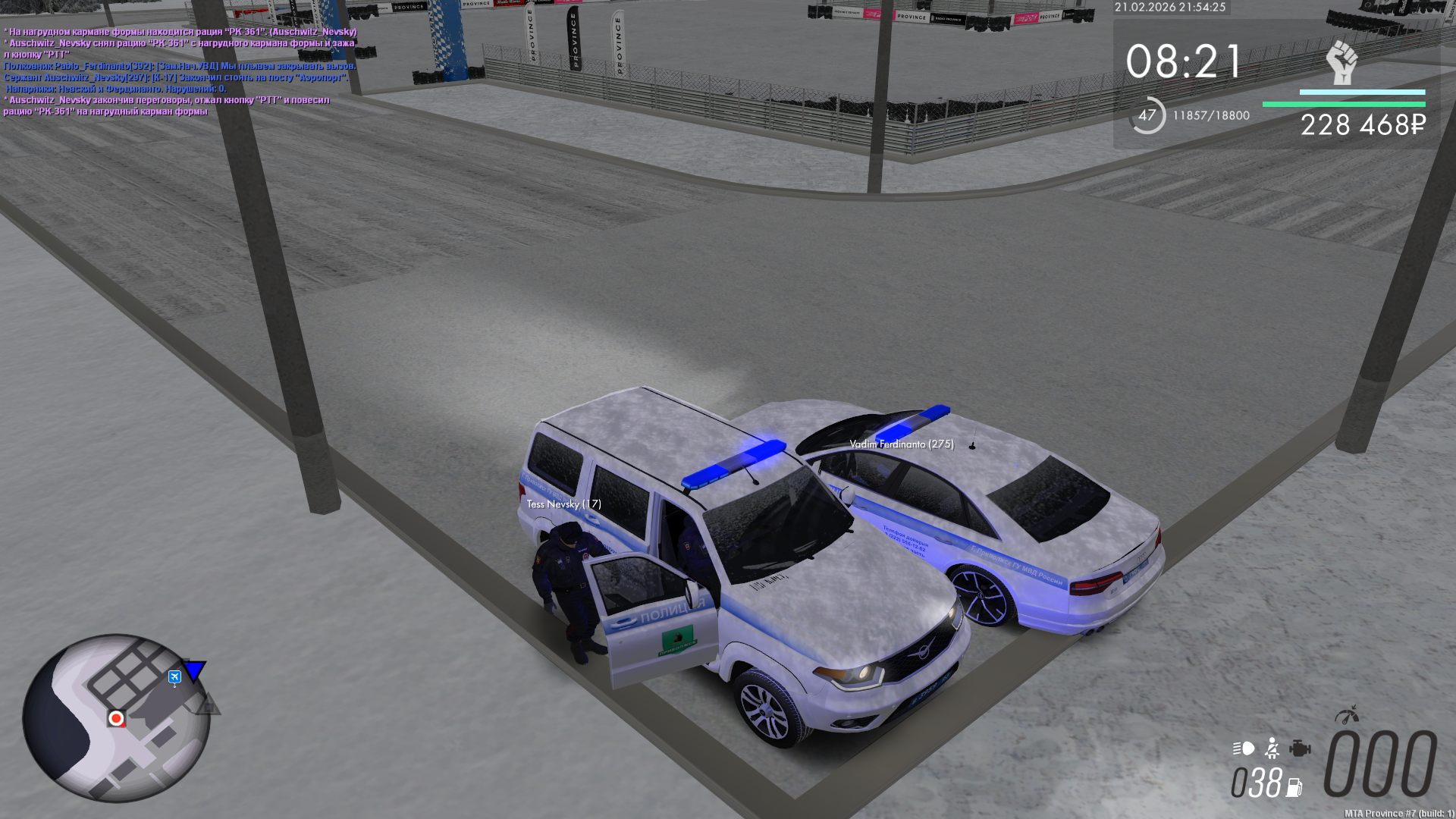Toggle the seatbelt indicator icon
This screenshot has width=1456, height=819.
point(1272,748)
